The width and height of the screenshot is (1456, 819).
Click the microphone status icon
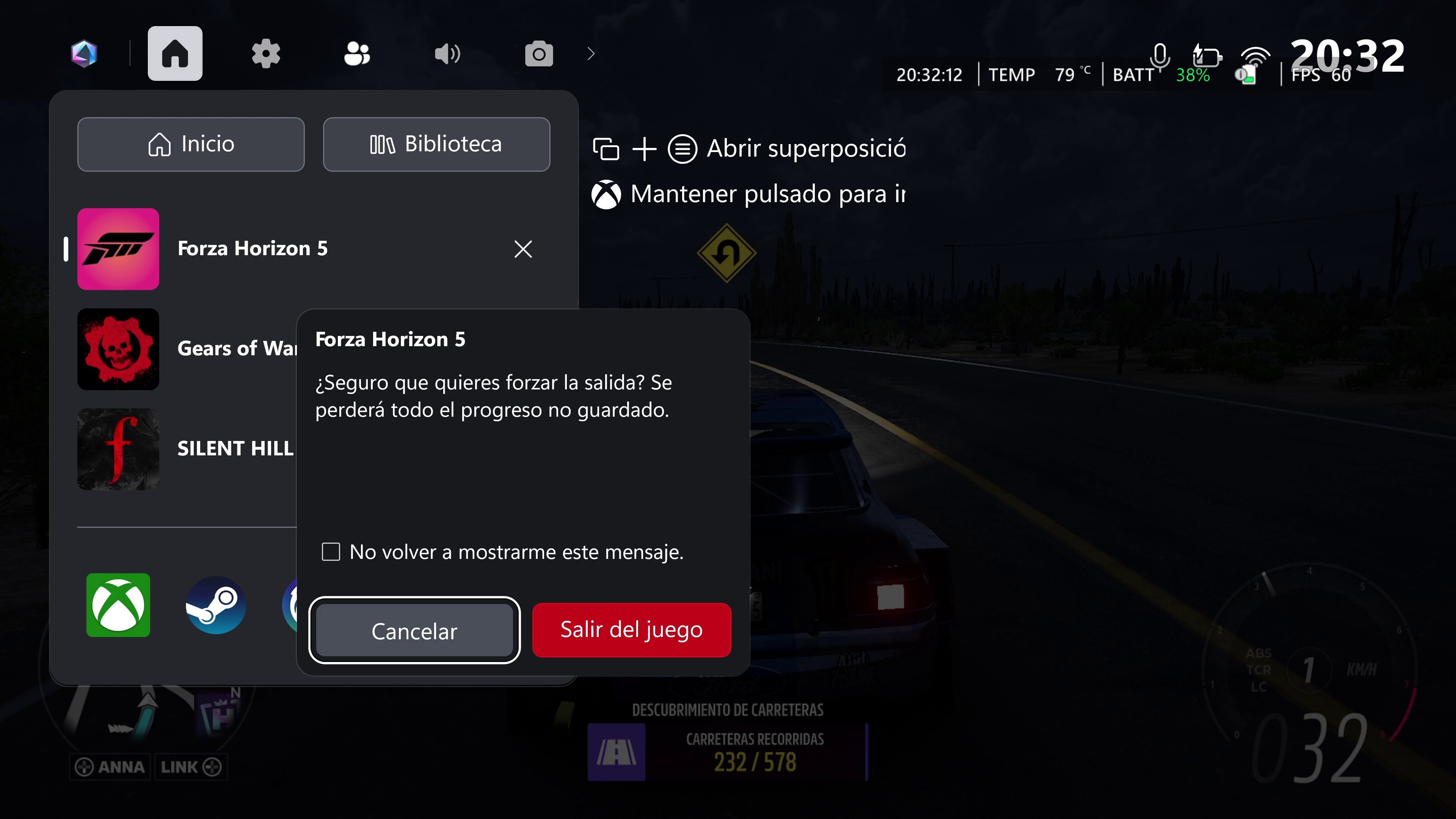click(1160, 56)
